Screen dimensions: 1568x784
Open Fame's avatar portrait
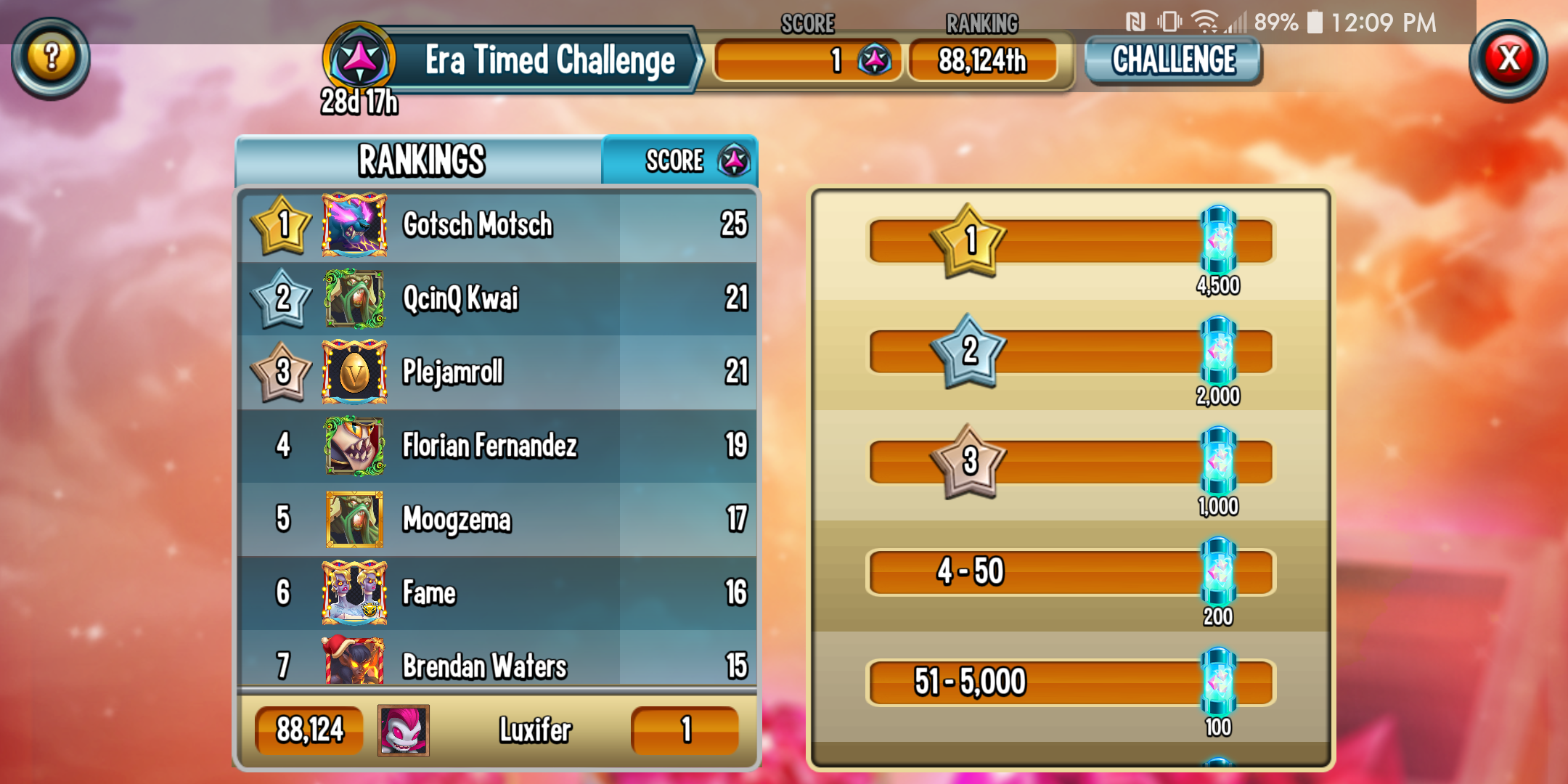coord(354,593)
